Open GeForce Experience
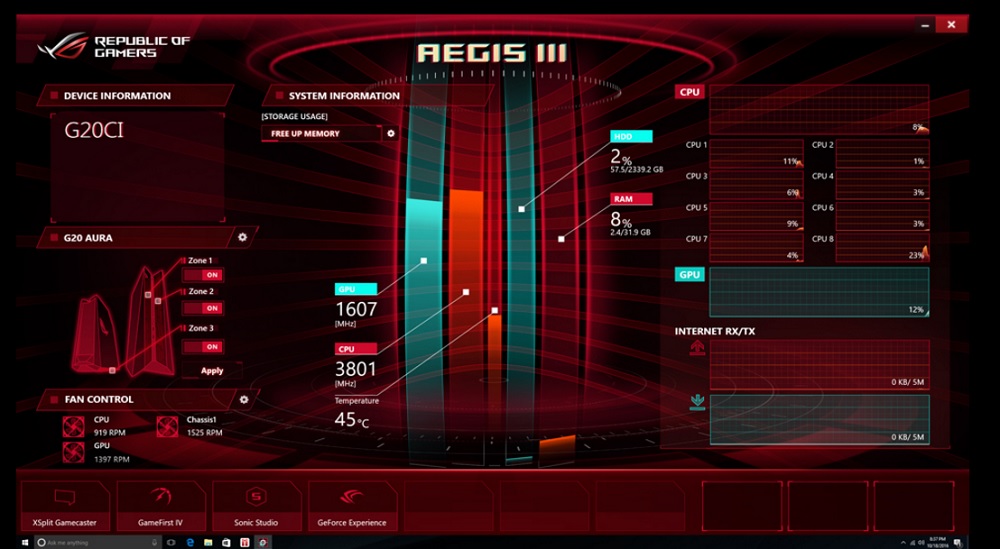This screenshot has height=549, width=1000. (x=352, y=505)
